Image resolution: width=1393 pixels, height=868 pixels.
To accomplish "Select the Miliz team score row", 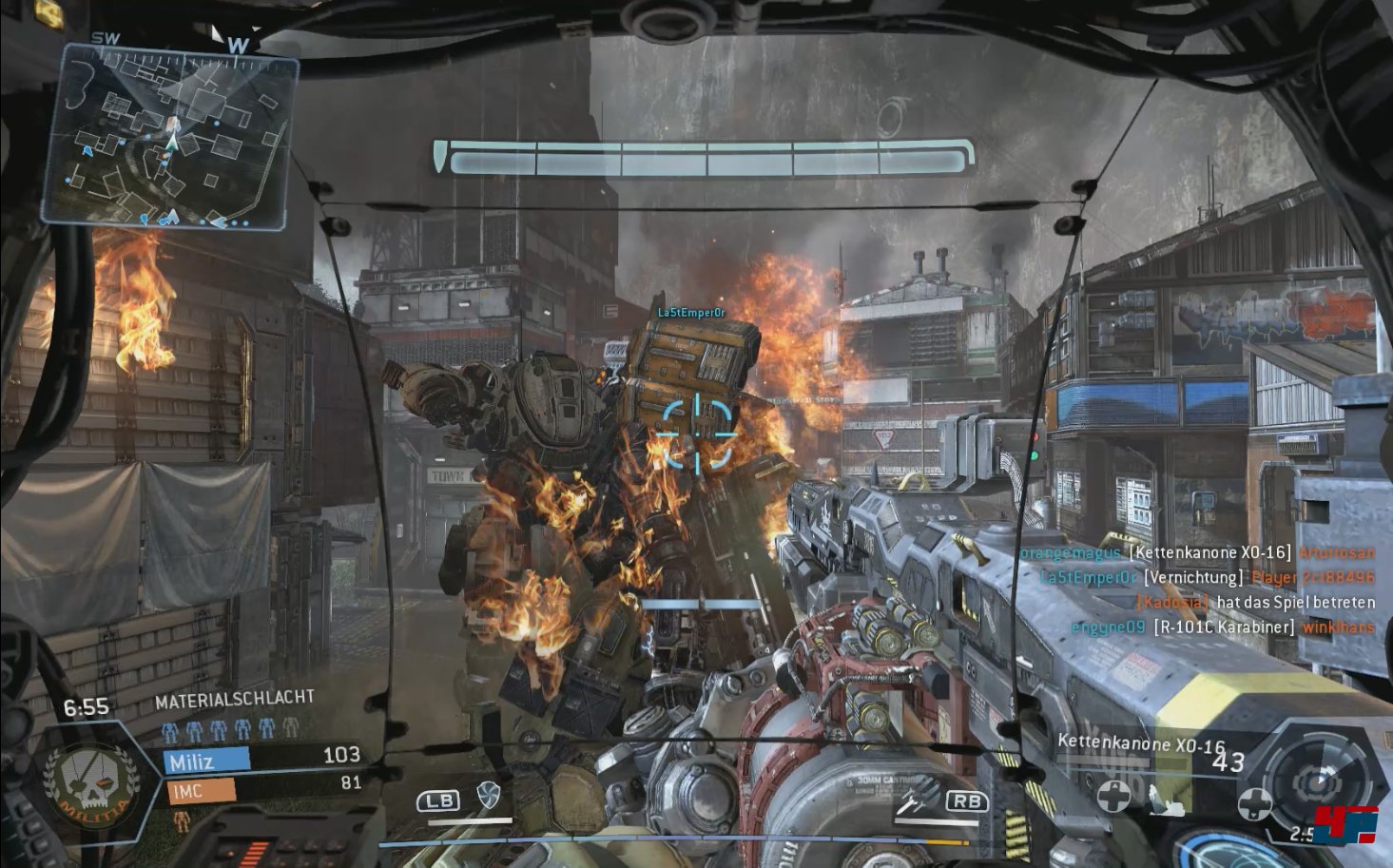I will point(262,759).
